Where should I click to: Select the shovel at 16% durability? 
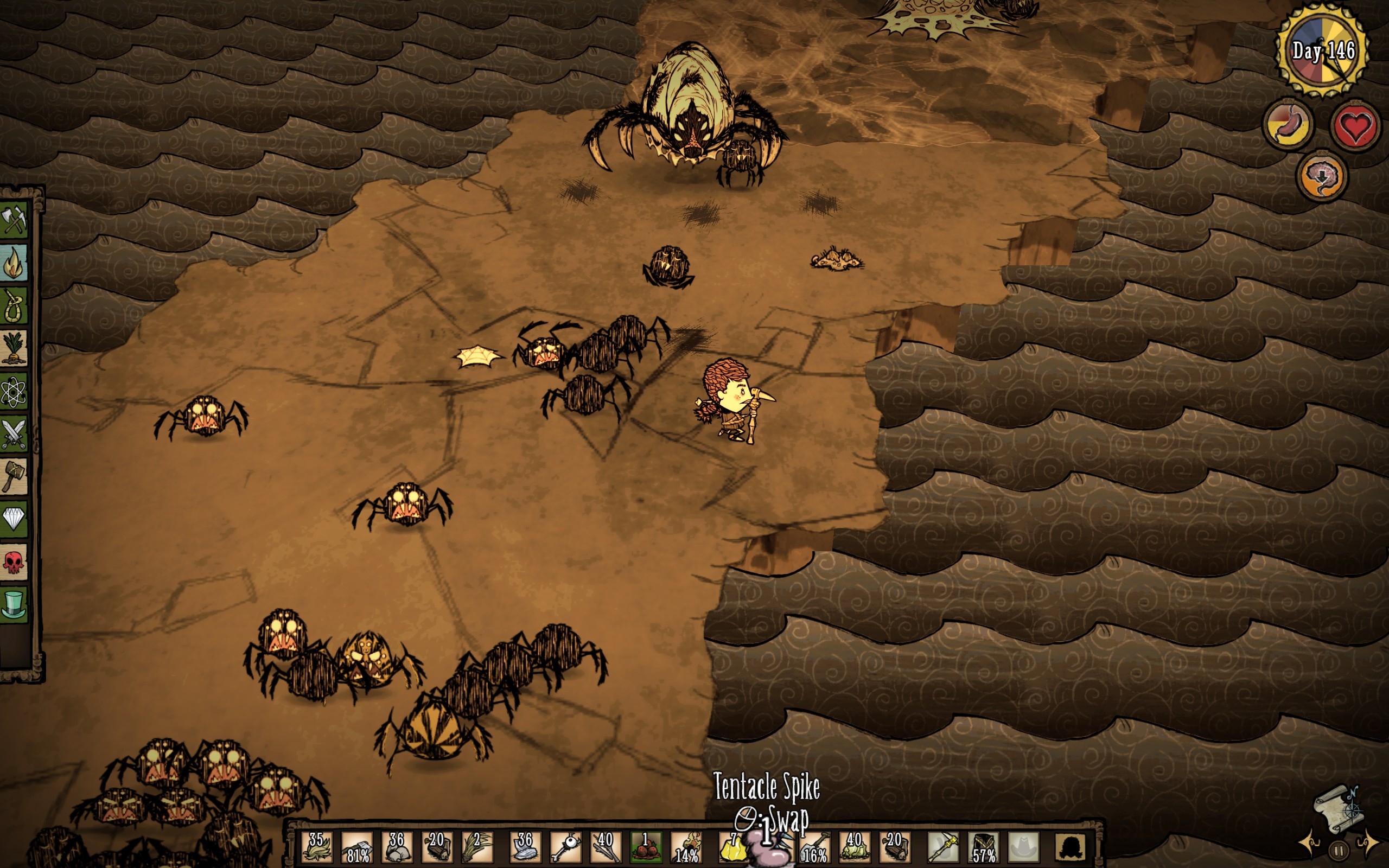coord(814,847)
